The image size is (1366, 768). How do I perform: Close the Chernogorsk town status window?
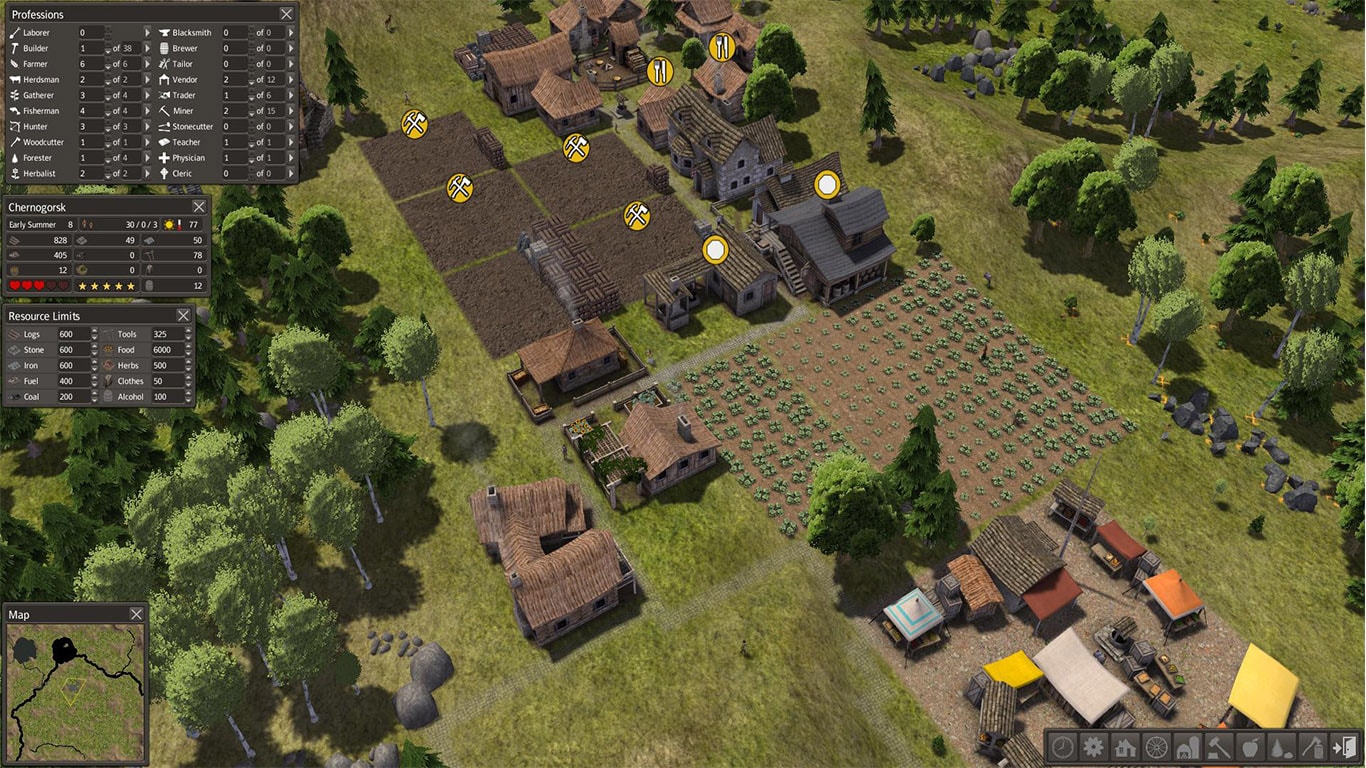(198, 206)
